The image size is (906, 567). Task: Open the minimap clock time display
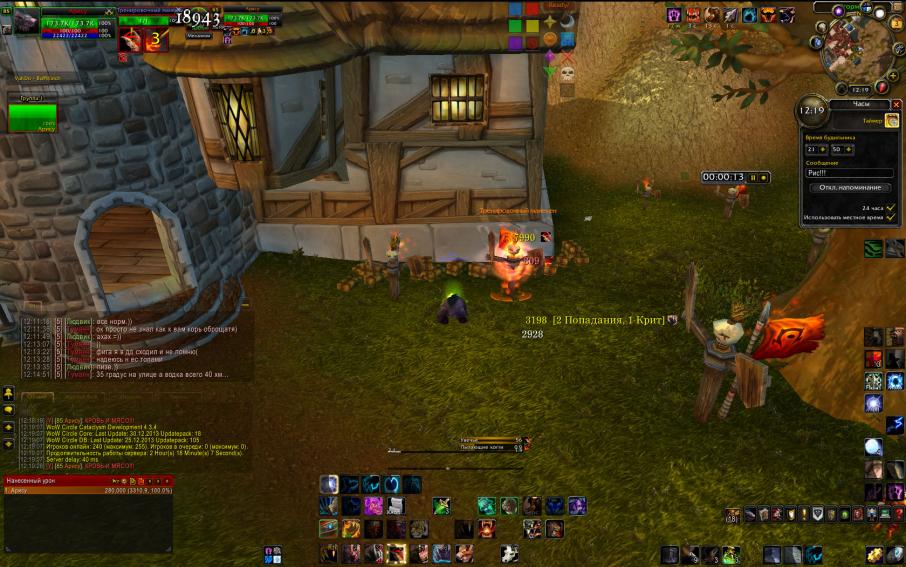pos(858,89)
